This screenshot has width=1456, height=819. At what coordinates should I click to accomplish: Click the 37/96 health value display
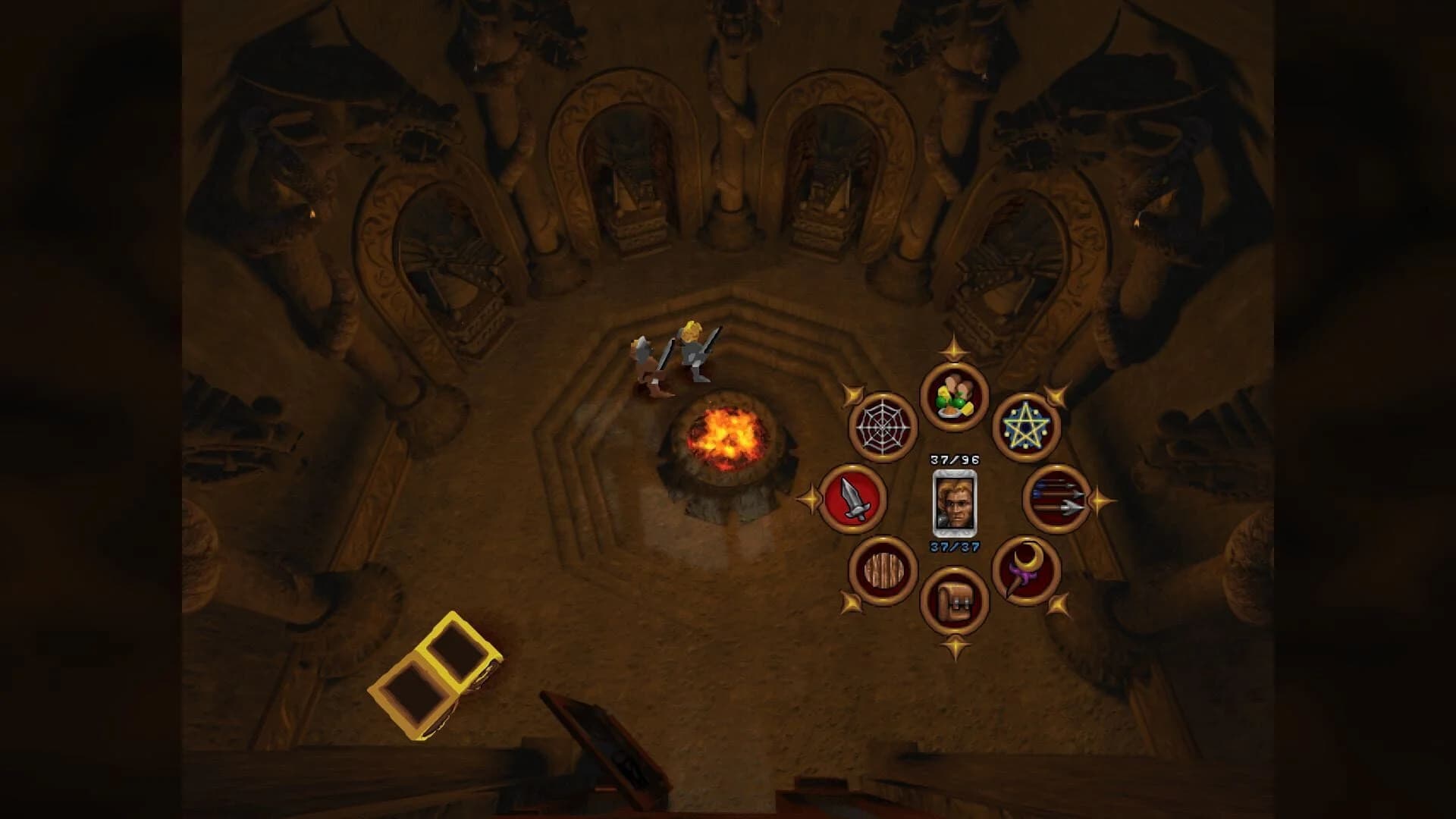tap(954, 460)
